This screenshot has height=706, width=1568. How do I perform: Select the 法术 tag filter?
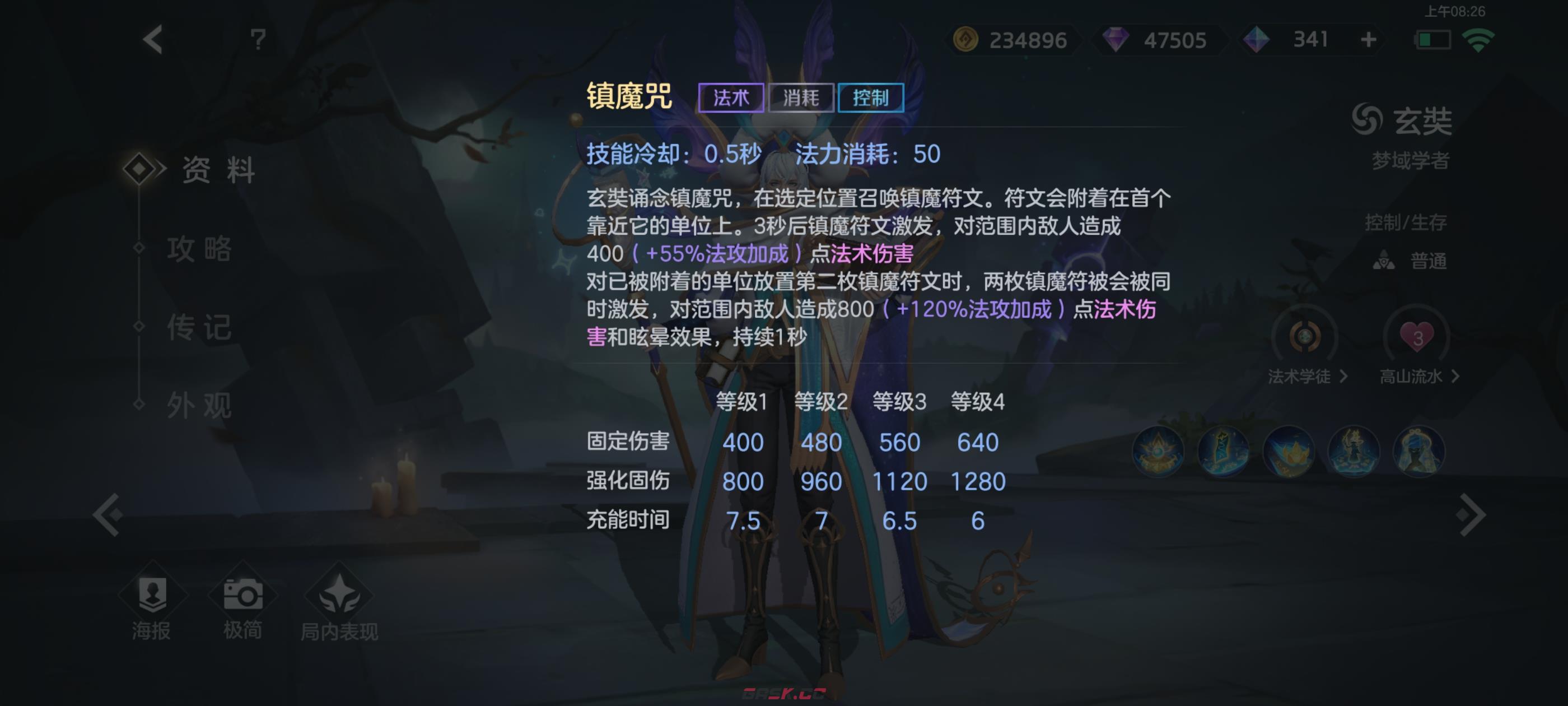coord(732,97)
